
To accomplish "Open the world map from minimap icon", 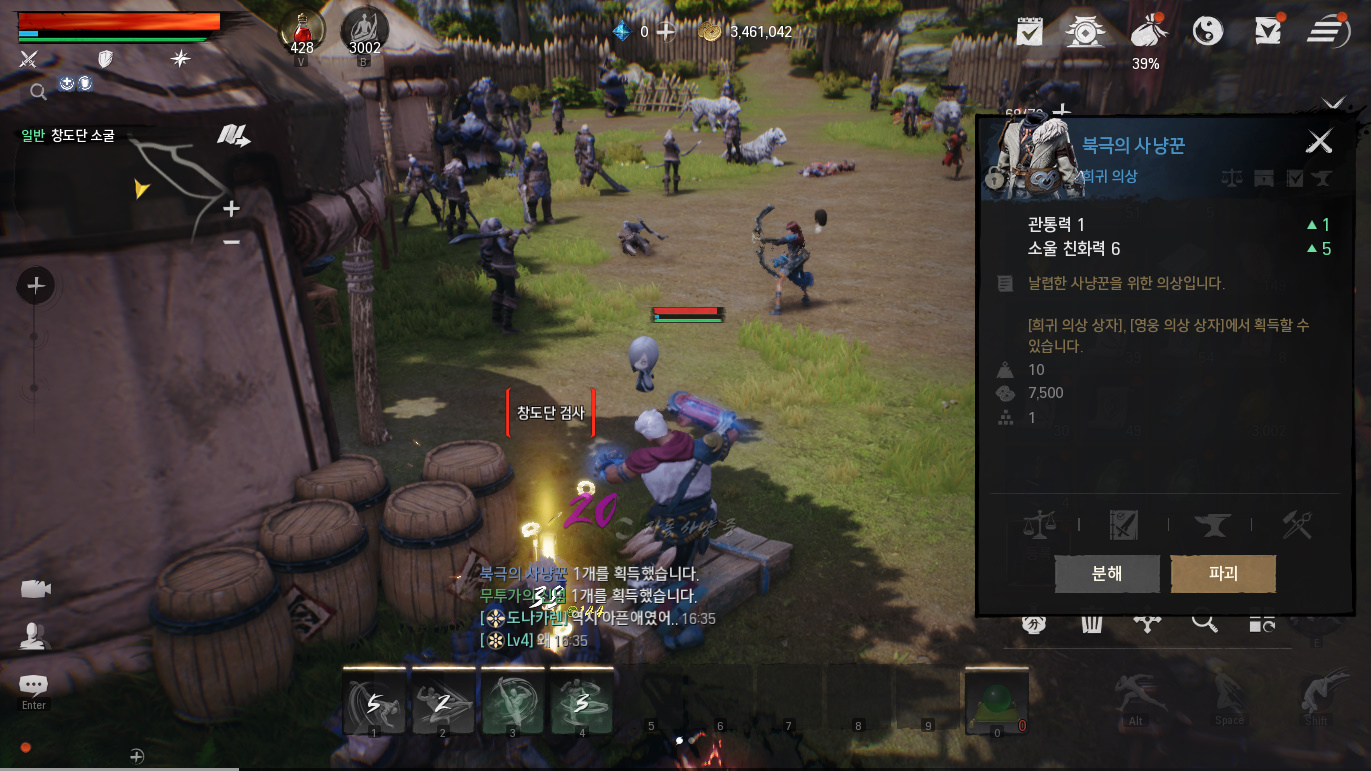I will 233,136.
